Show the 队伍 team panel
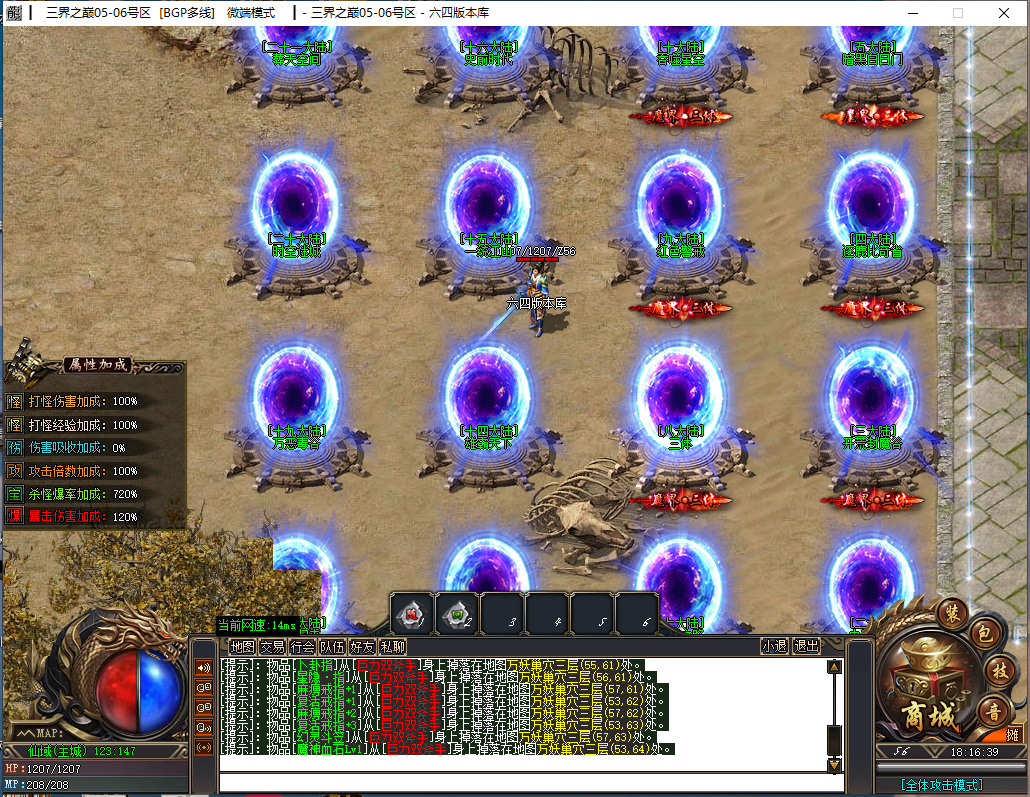The height and width of the screenshot is (797, 1030). click(x=332, y=647)
